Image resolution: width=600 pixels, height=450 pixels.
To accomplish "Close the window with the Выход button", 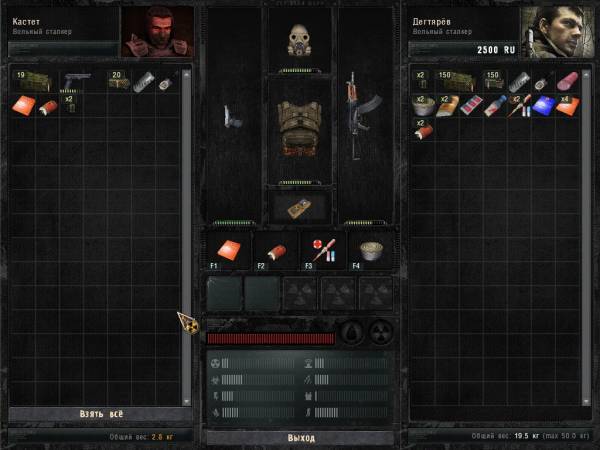I will point(300,438).
